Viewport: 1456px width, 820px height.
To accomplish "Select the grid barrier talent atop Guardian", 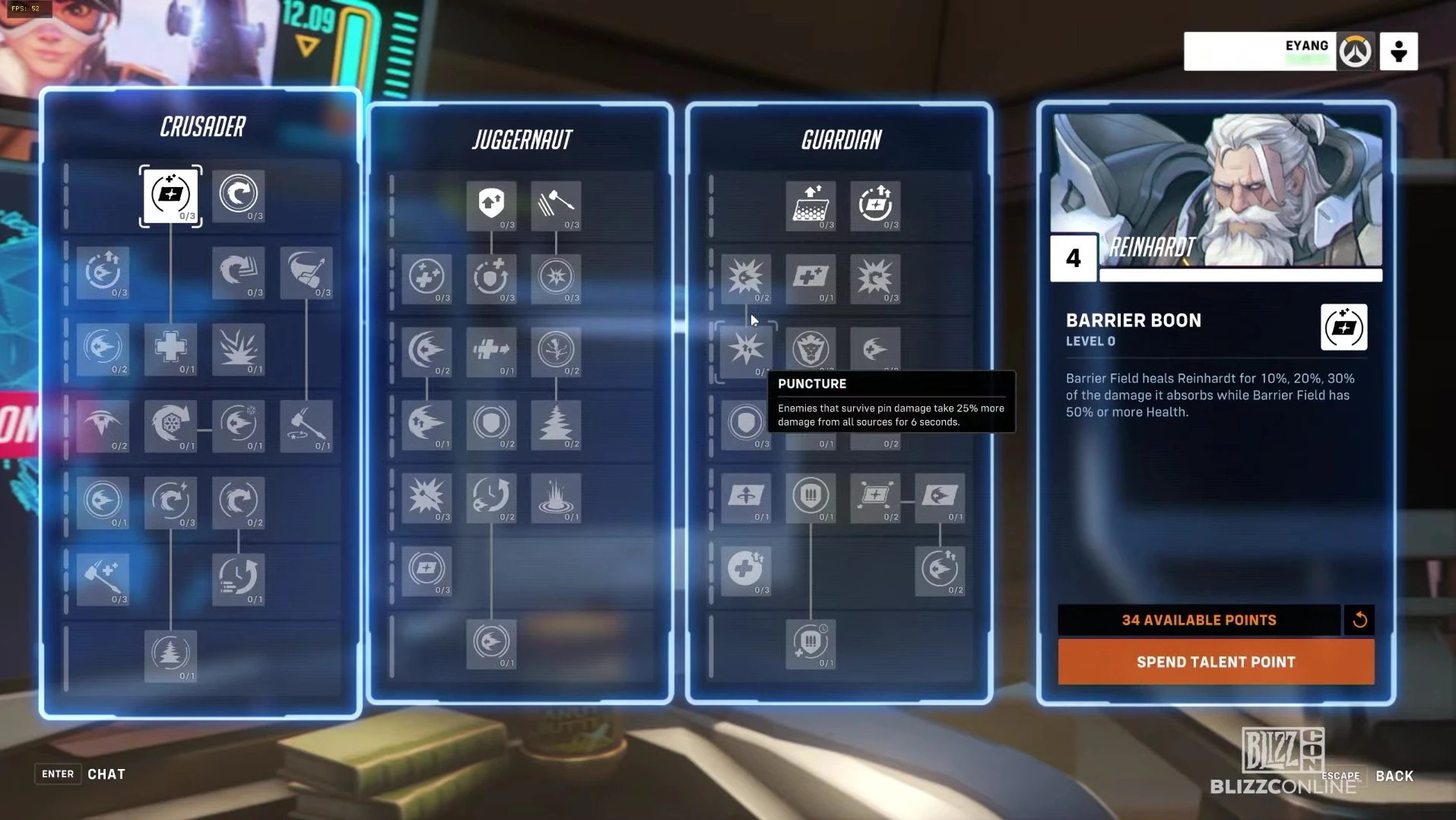I will (x=810, y=205).
